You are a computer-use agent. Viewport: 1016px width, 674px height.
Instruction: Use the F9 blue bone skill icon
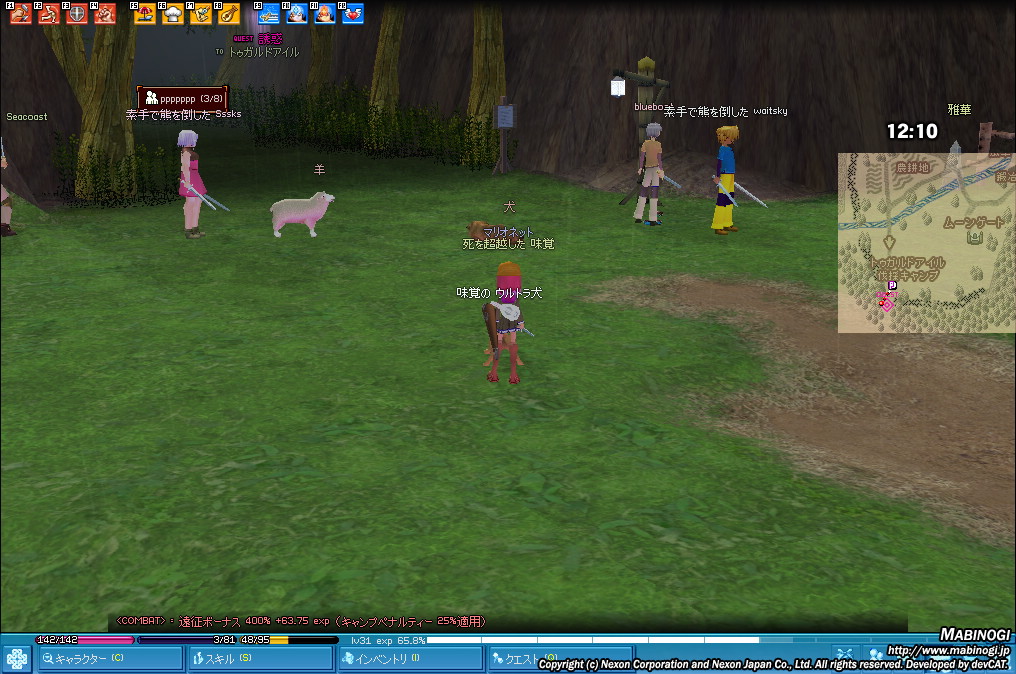(269, 14)
